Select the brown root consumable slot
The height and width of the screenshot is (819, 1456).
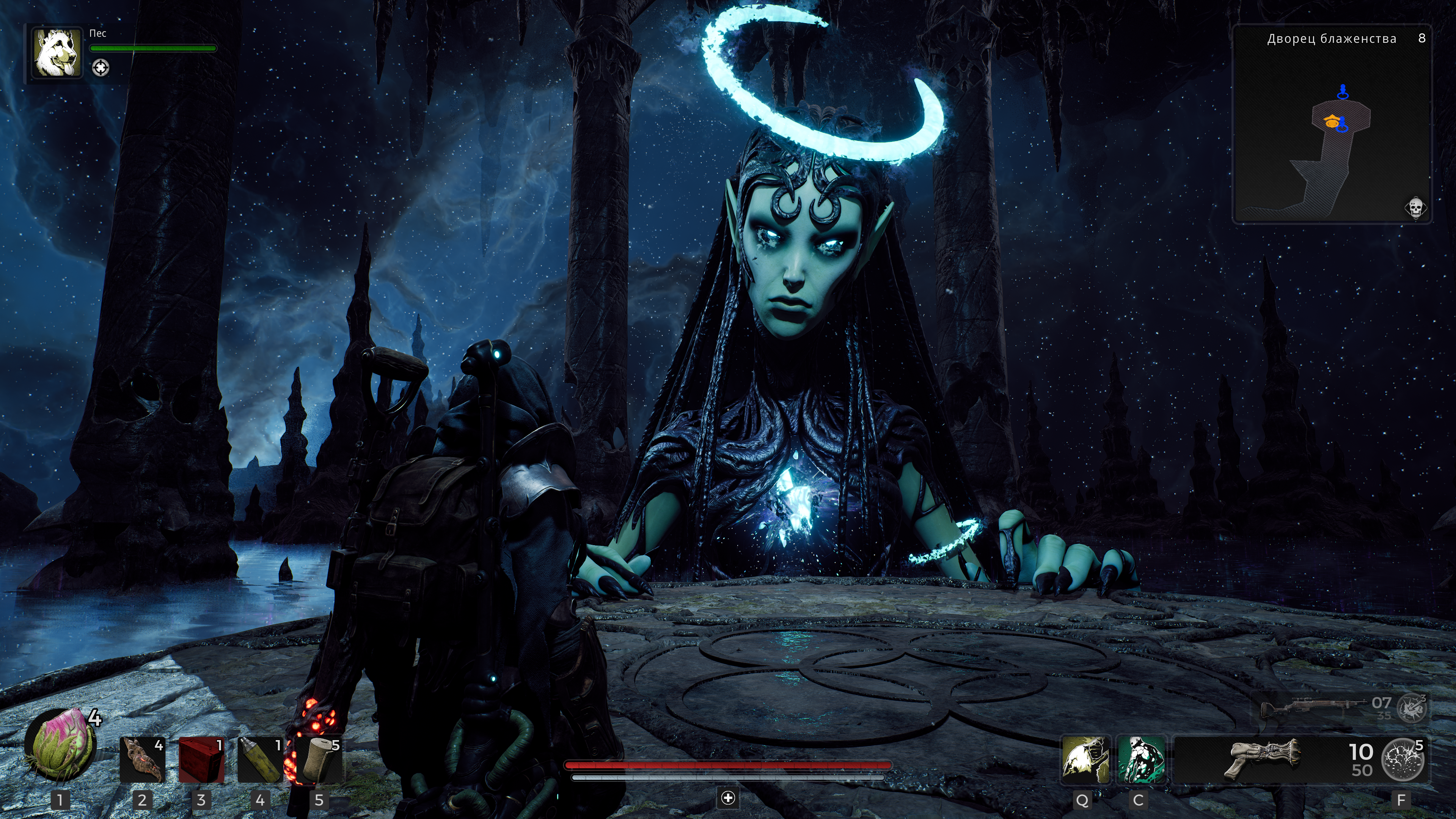click(143, 759)
